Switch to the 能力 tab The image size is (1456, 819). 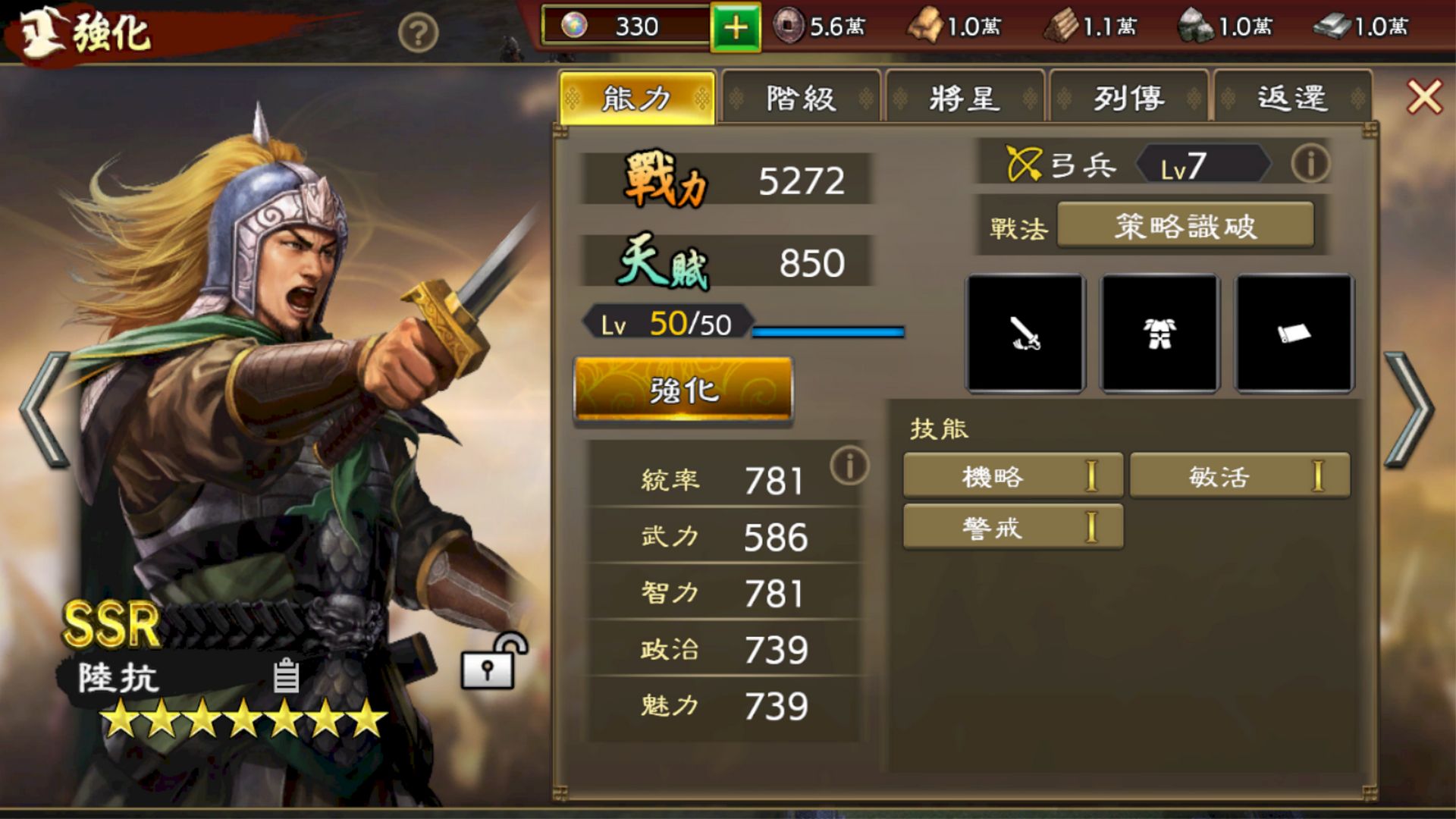click(637, 99)
